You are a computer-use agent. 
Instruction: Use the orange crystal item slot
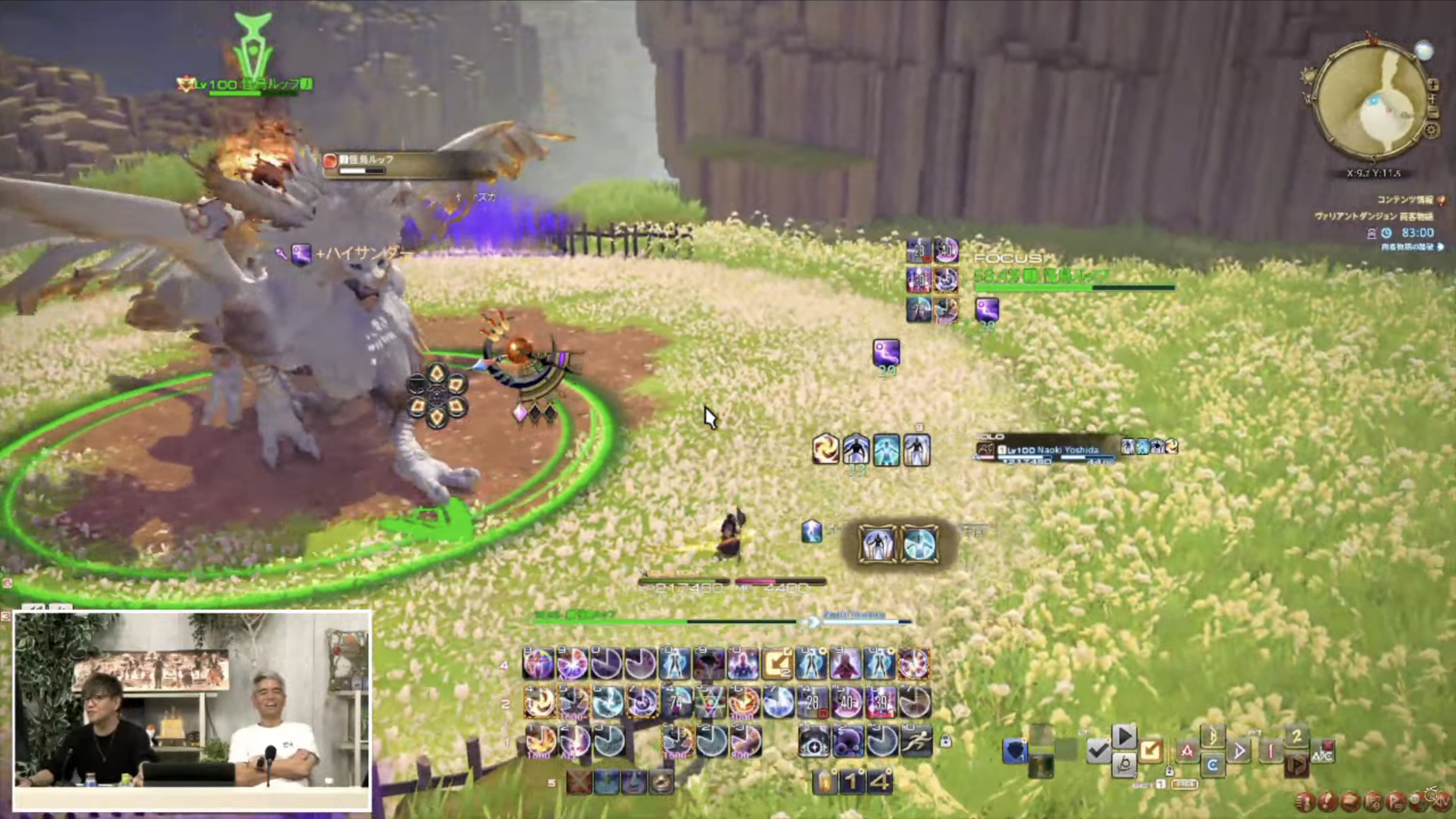point(825,782)
